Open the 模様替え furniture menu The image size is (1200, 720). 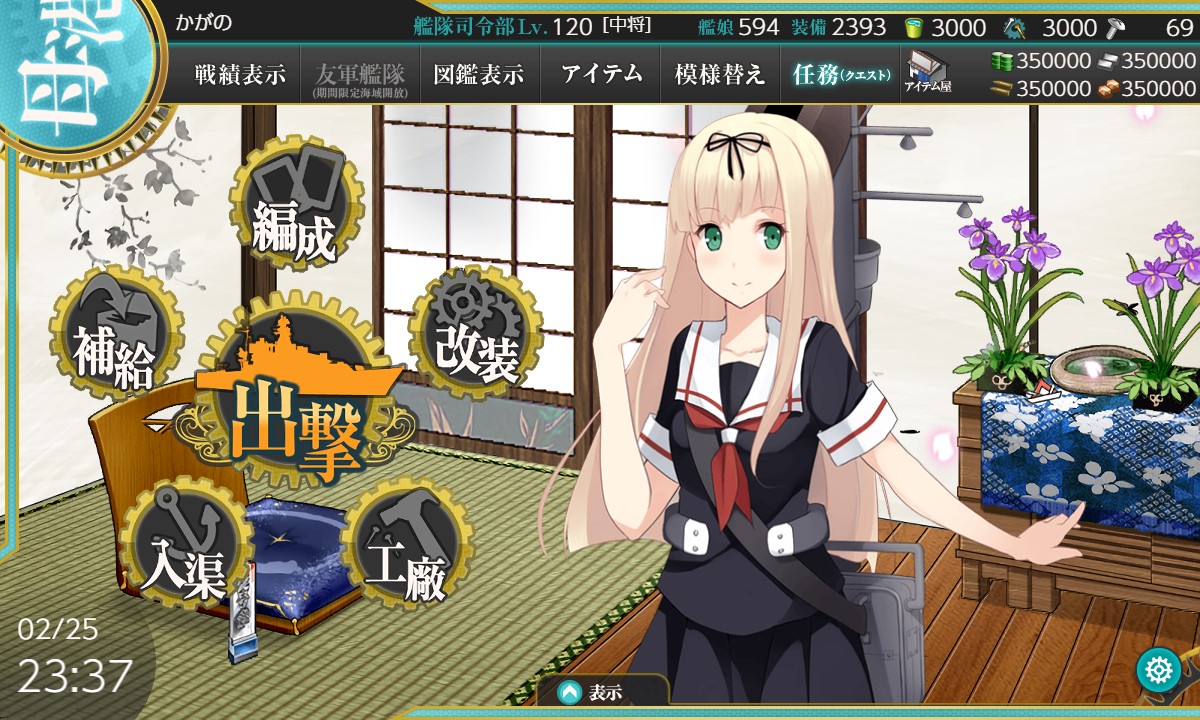(x=720, y=75)
